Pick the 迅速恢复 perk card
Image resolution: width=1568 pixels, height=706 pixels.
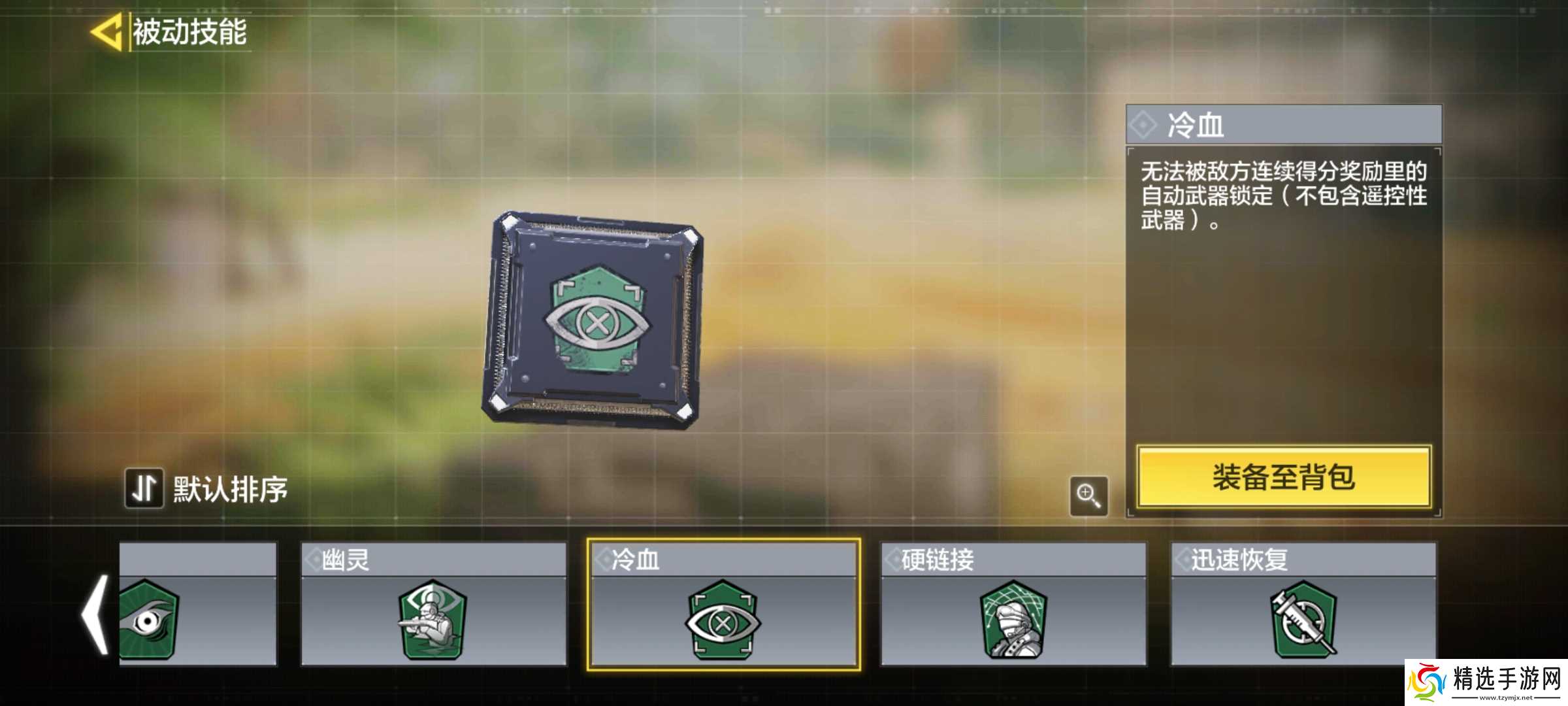1303,604
